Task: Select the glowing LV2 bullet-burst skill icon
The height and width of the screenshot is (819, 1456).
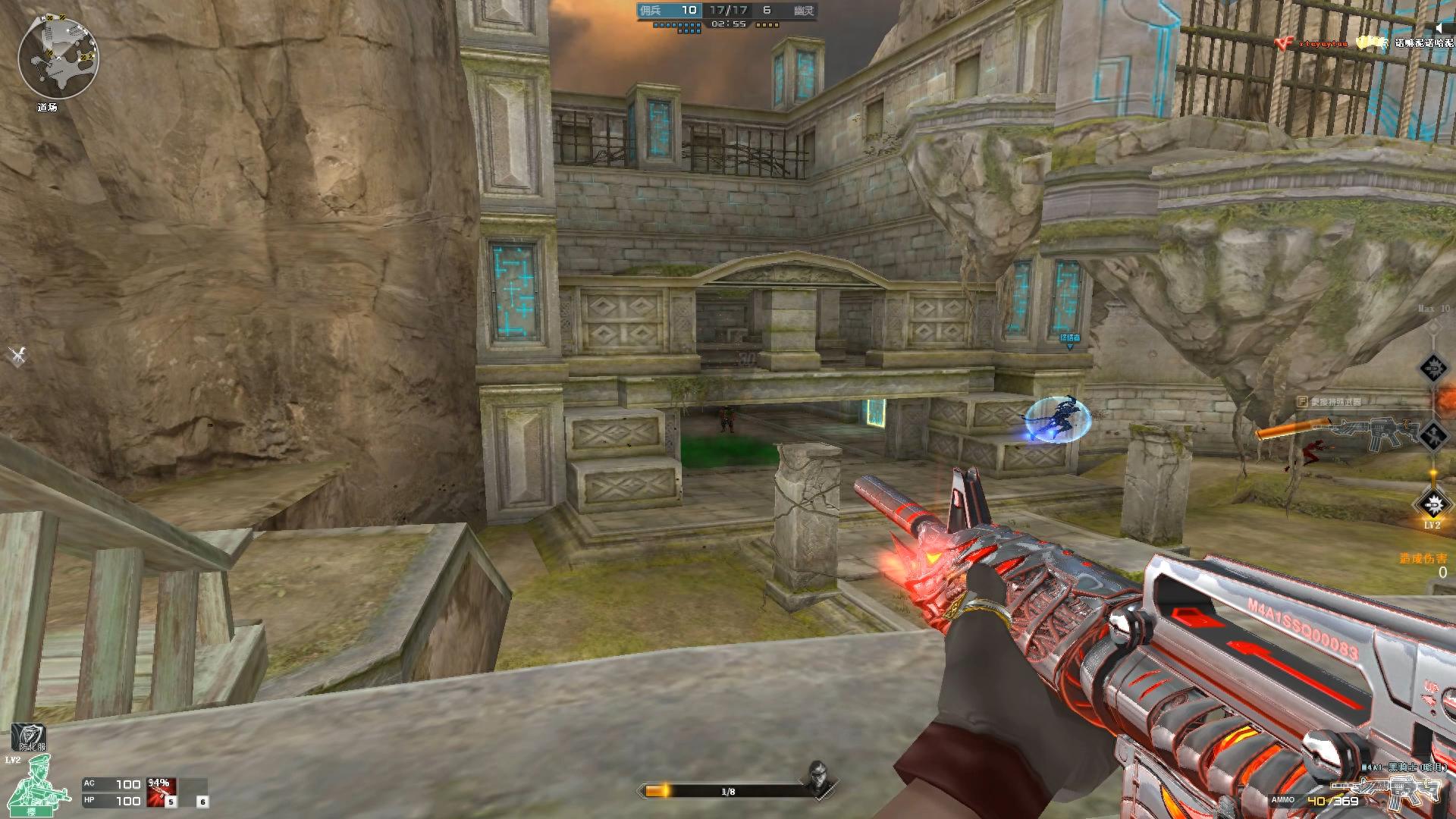Action: tap(1432, 504)
